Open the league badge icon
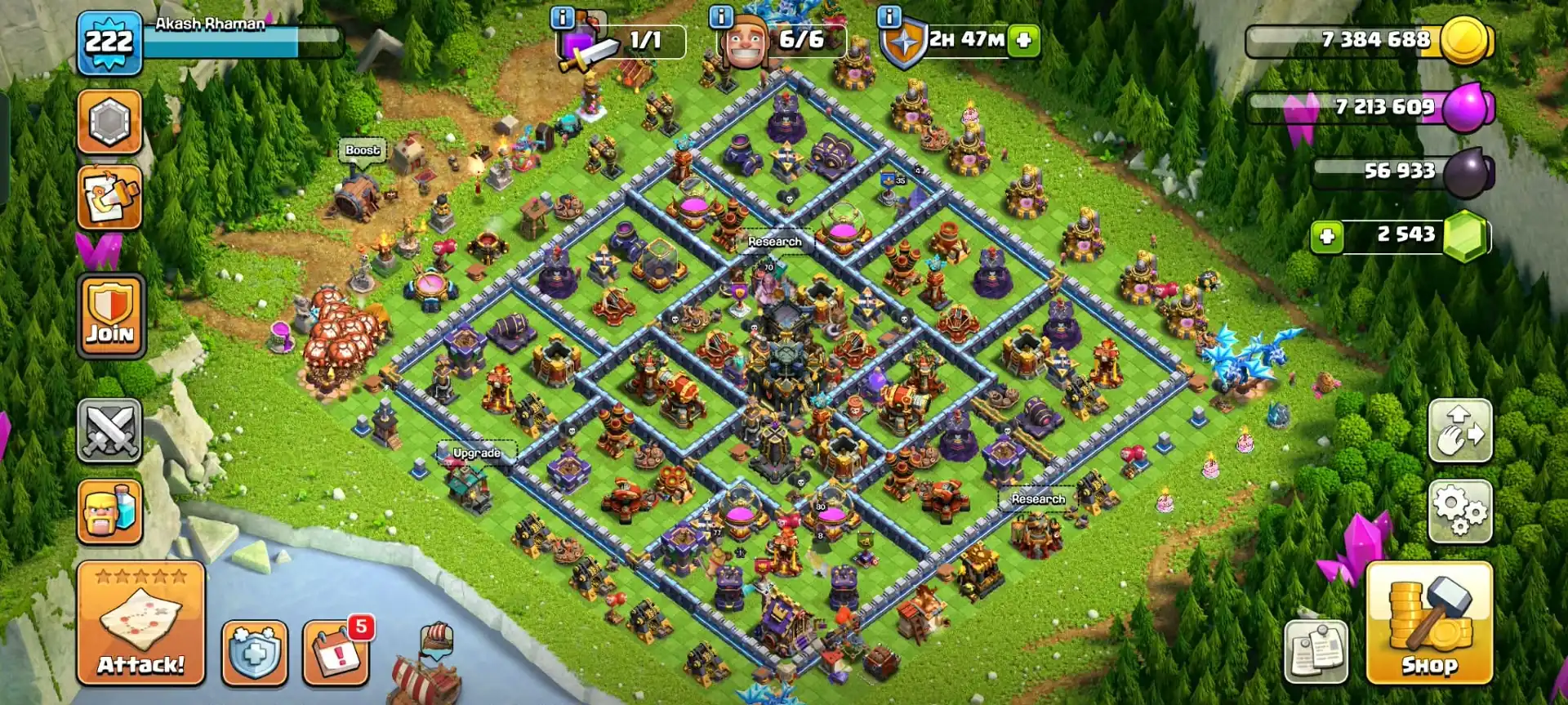The height and width of the screenshot is (705, 1568). [109, 121]
